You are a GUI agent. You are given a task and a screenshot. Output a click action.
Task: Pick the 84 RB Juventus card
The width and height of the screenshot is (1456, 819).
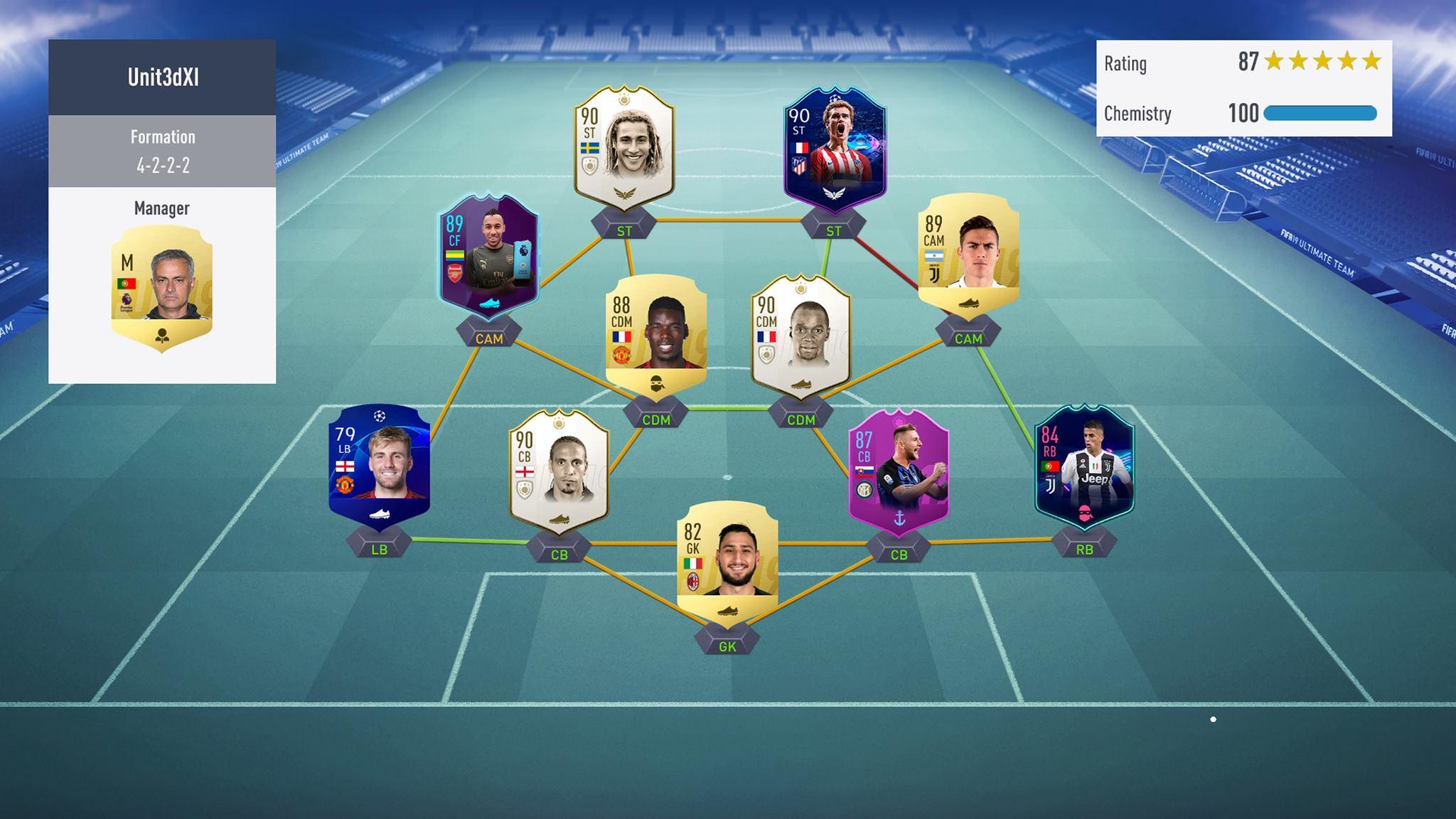(x=1083, y=466)
